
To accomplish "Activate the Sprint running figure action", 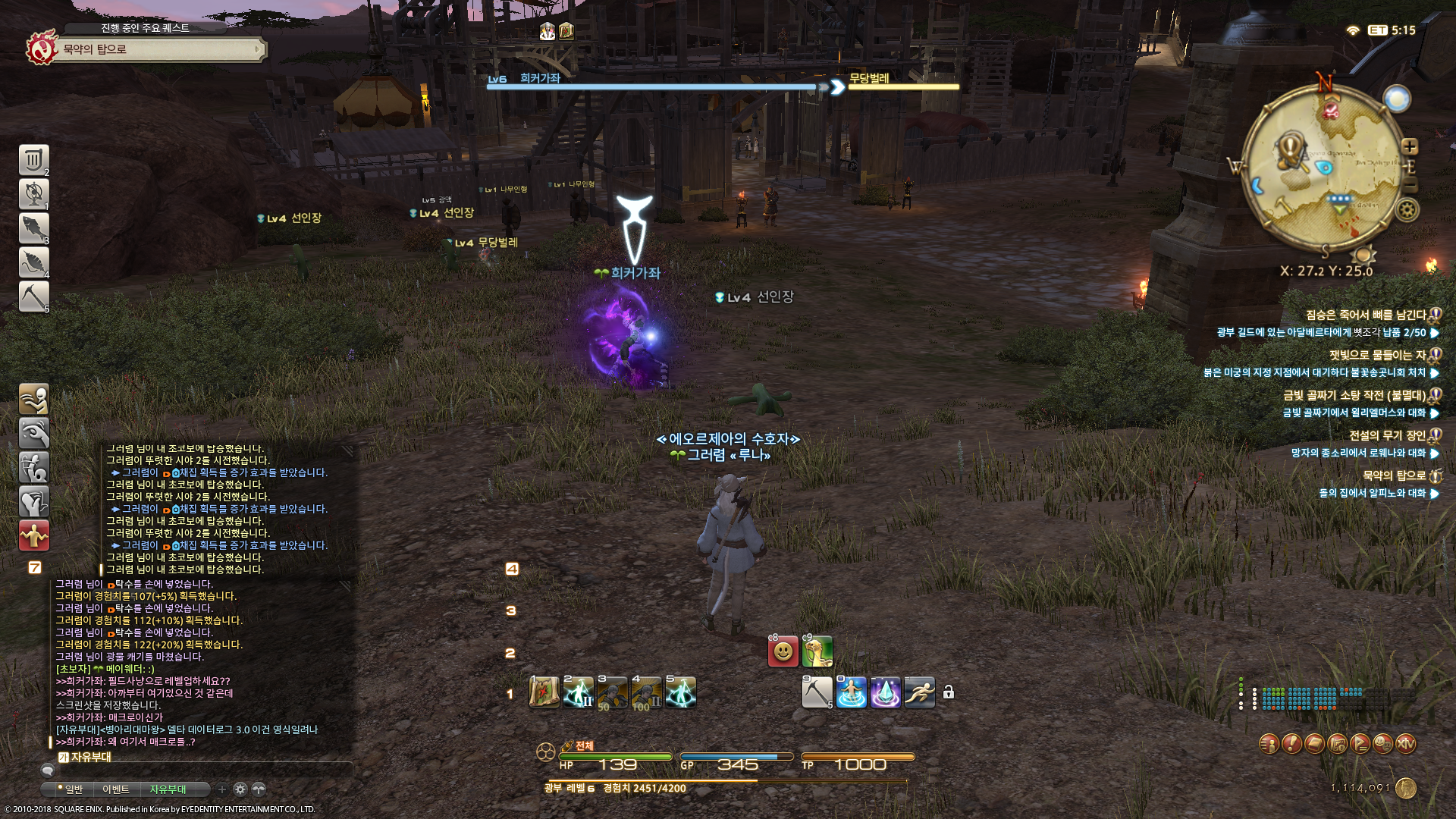I will coord(919,692).
